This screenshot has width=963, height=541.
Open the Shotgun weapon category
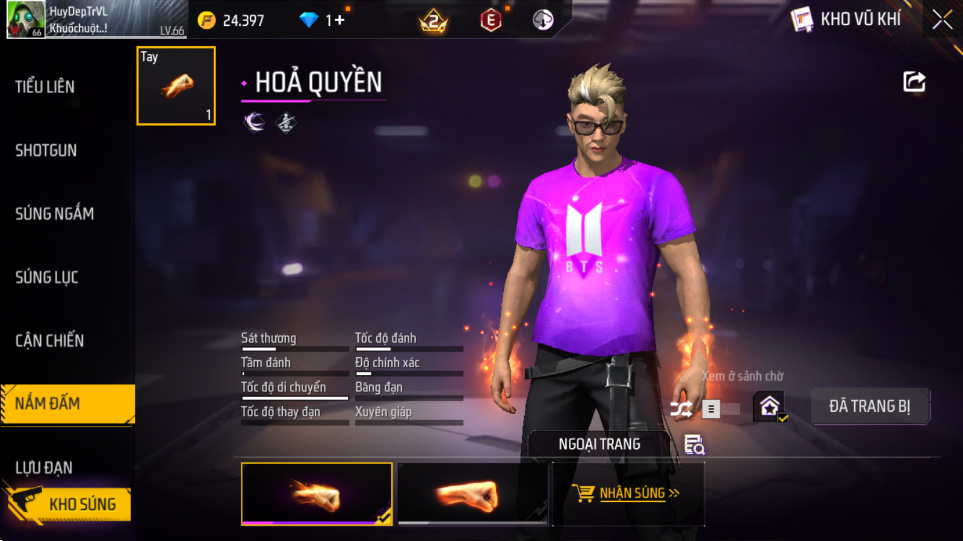[46, 151]
